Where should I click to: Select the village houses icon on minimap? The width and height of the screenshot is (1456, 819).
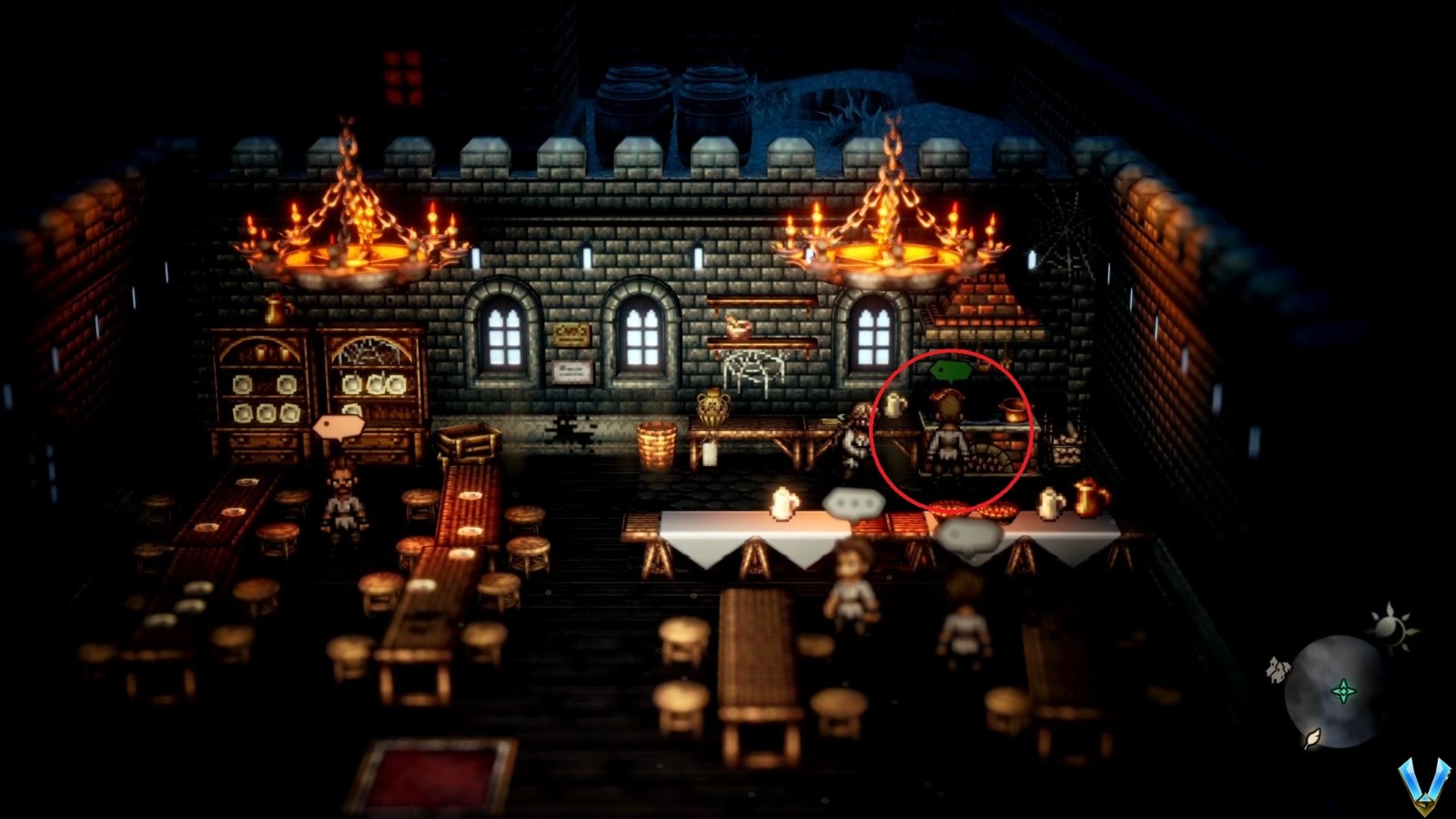coord(1278,670)
